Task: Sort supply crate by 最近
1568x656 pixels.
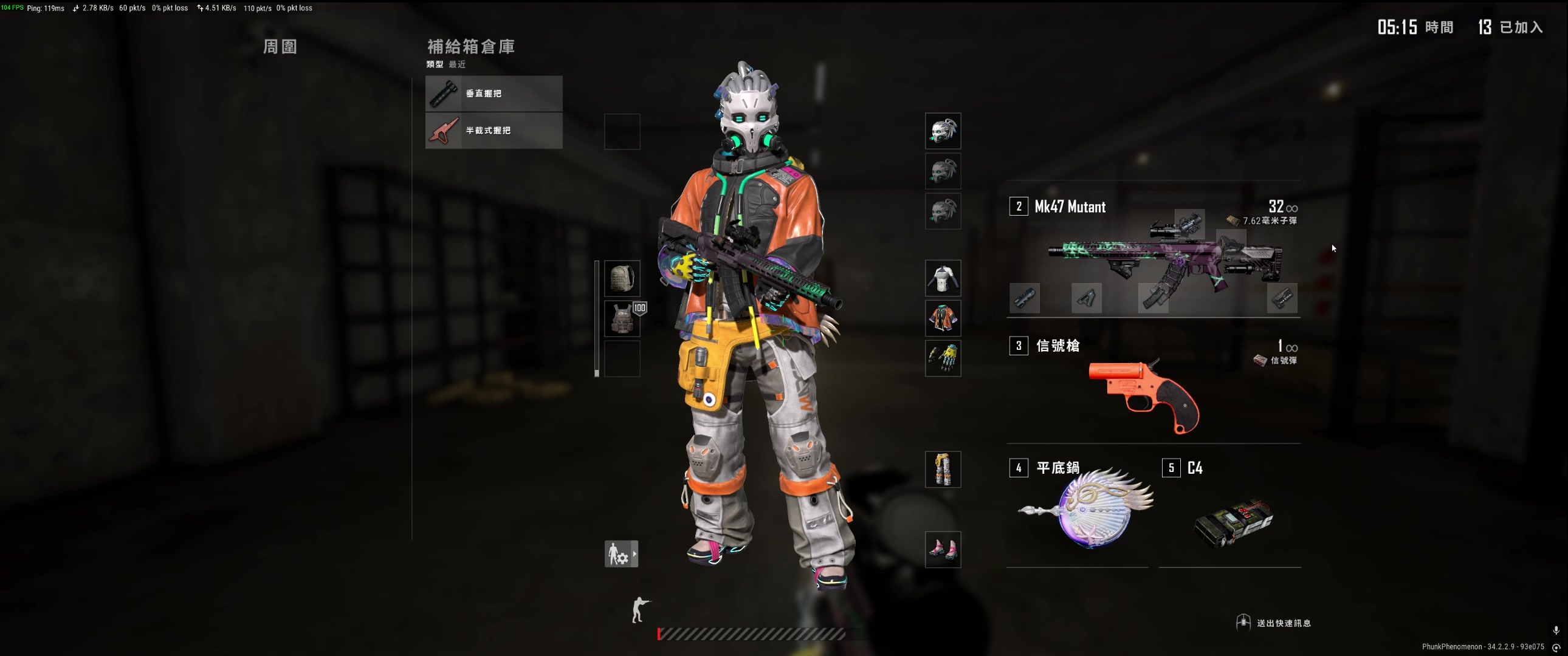Action: point(457,64)
